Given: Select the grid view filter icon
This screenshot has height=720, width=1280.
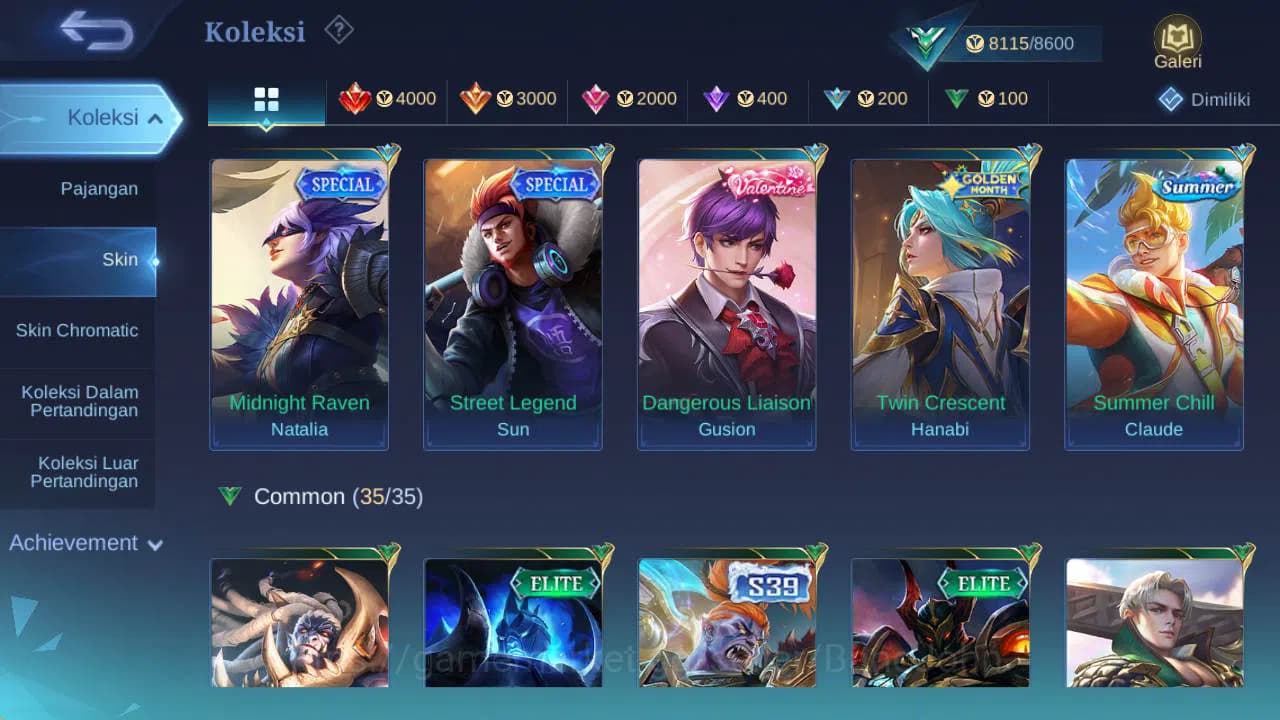Looking at the screenshot, I should coord(265,99).
